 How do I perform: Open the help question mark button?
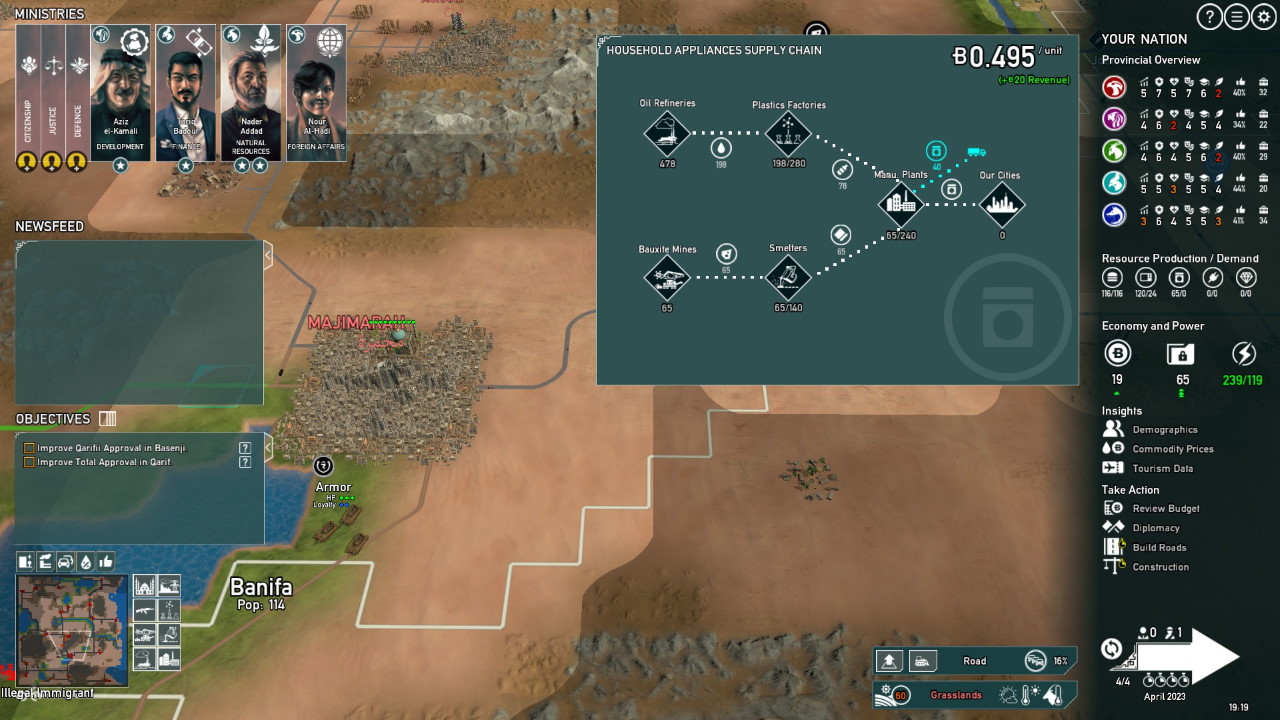(x=1209, y=16)
